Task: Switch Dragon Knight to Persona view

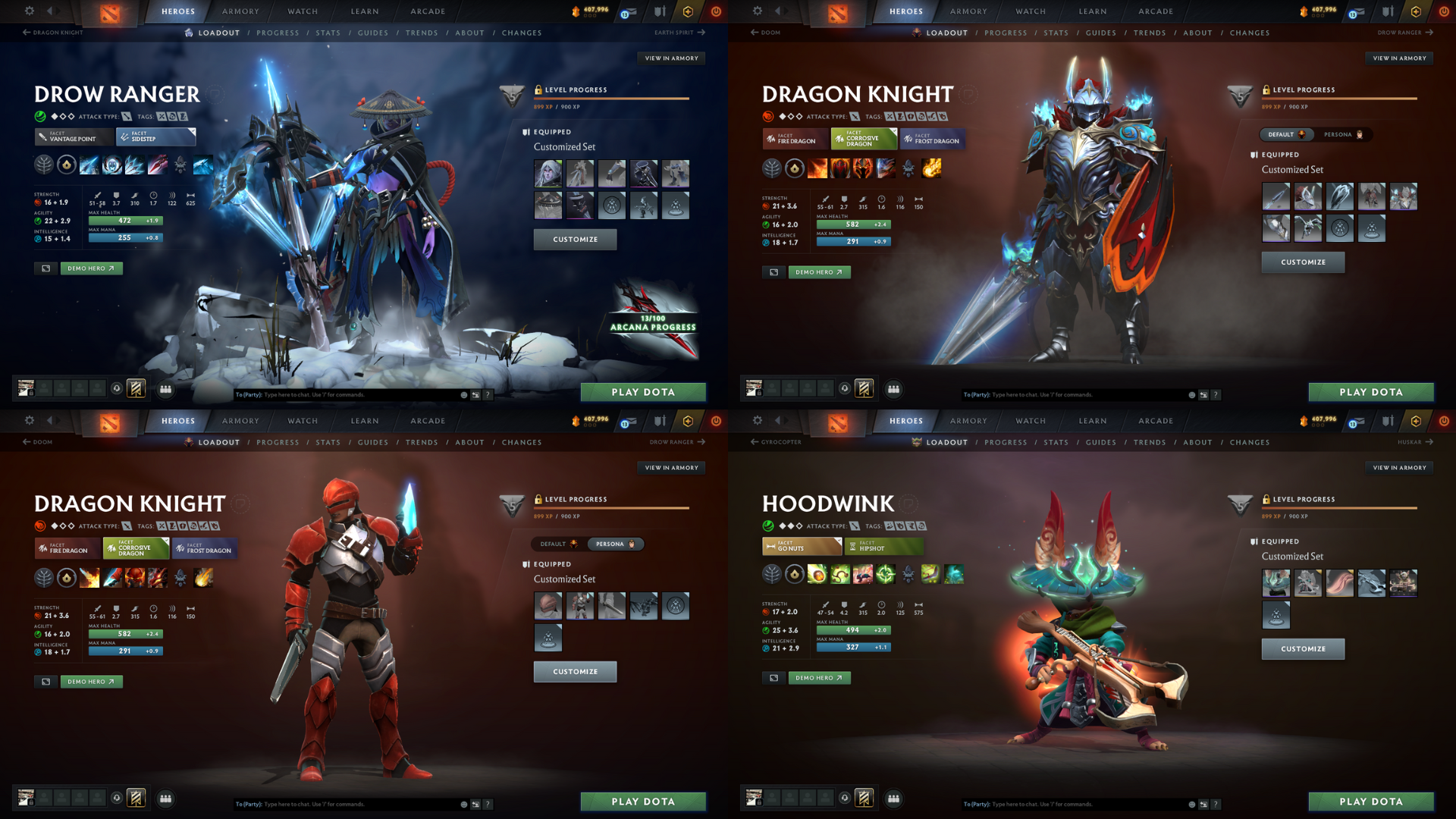Action: point(1343,134)
